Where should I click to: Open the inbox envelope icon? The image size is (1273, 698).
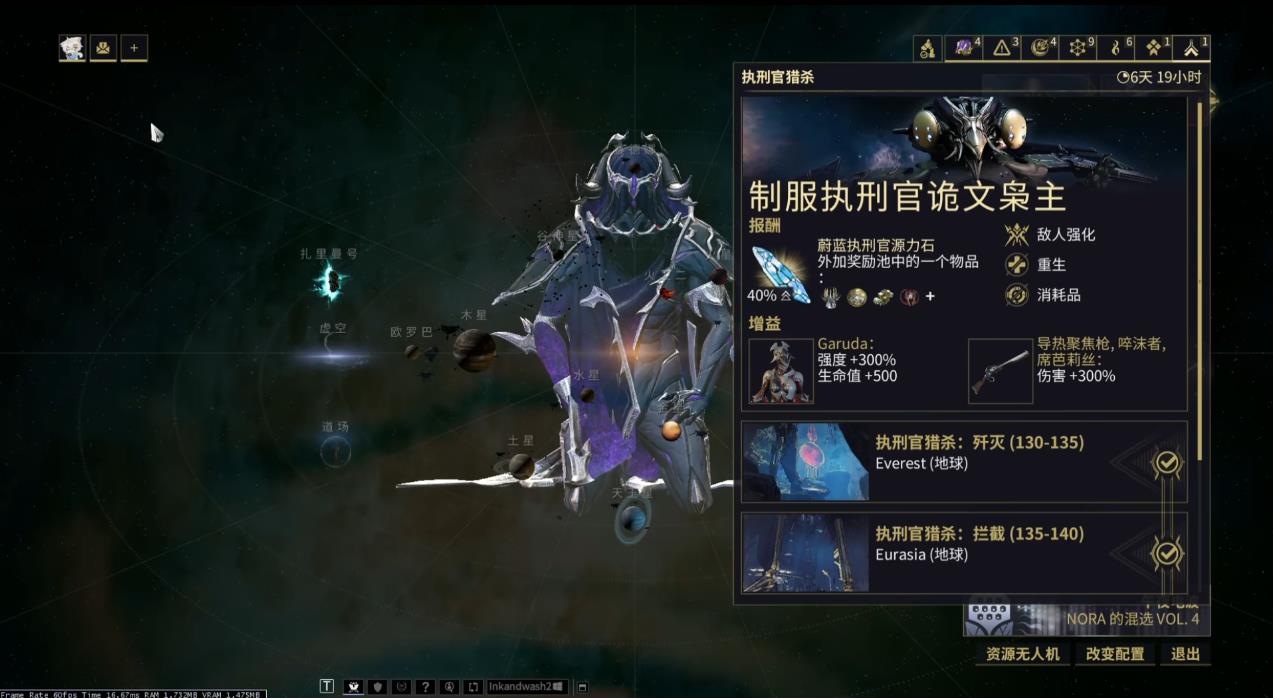tap(103, 47)
